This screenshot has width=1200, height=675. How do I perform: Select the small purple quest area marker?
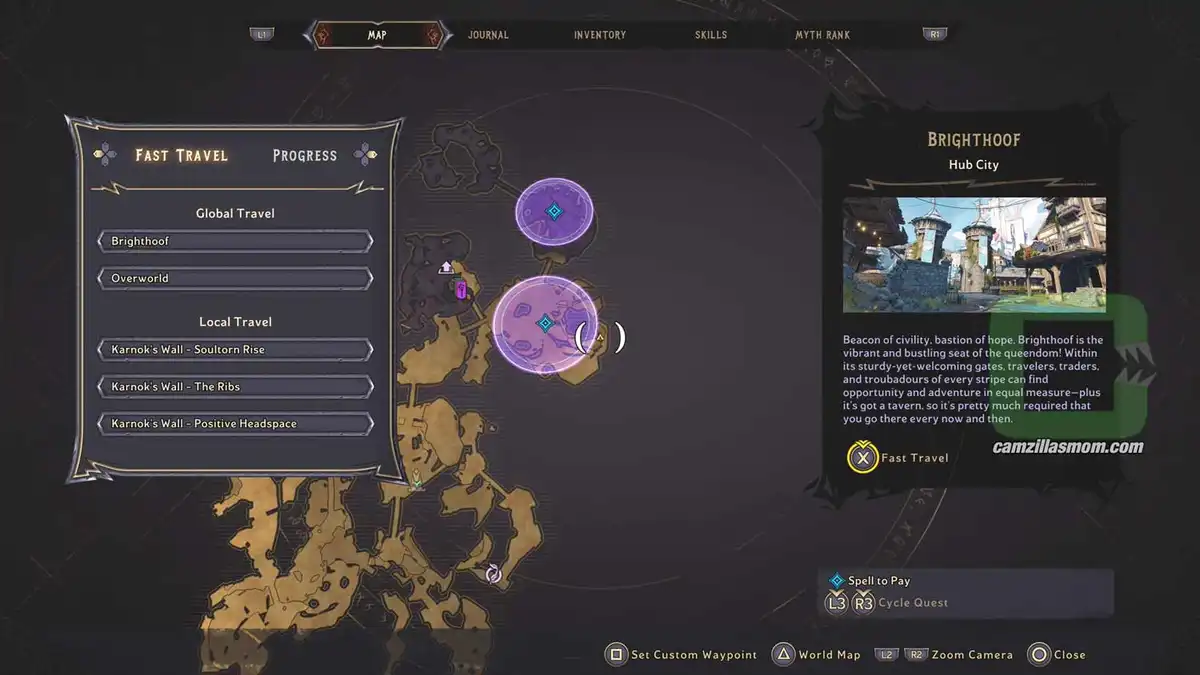tap(554, 211)
